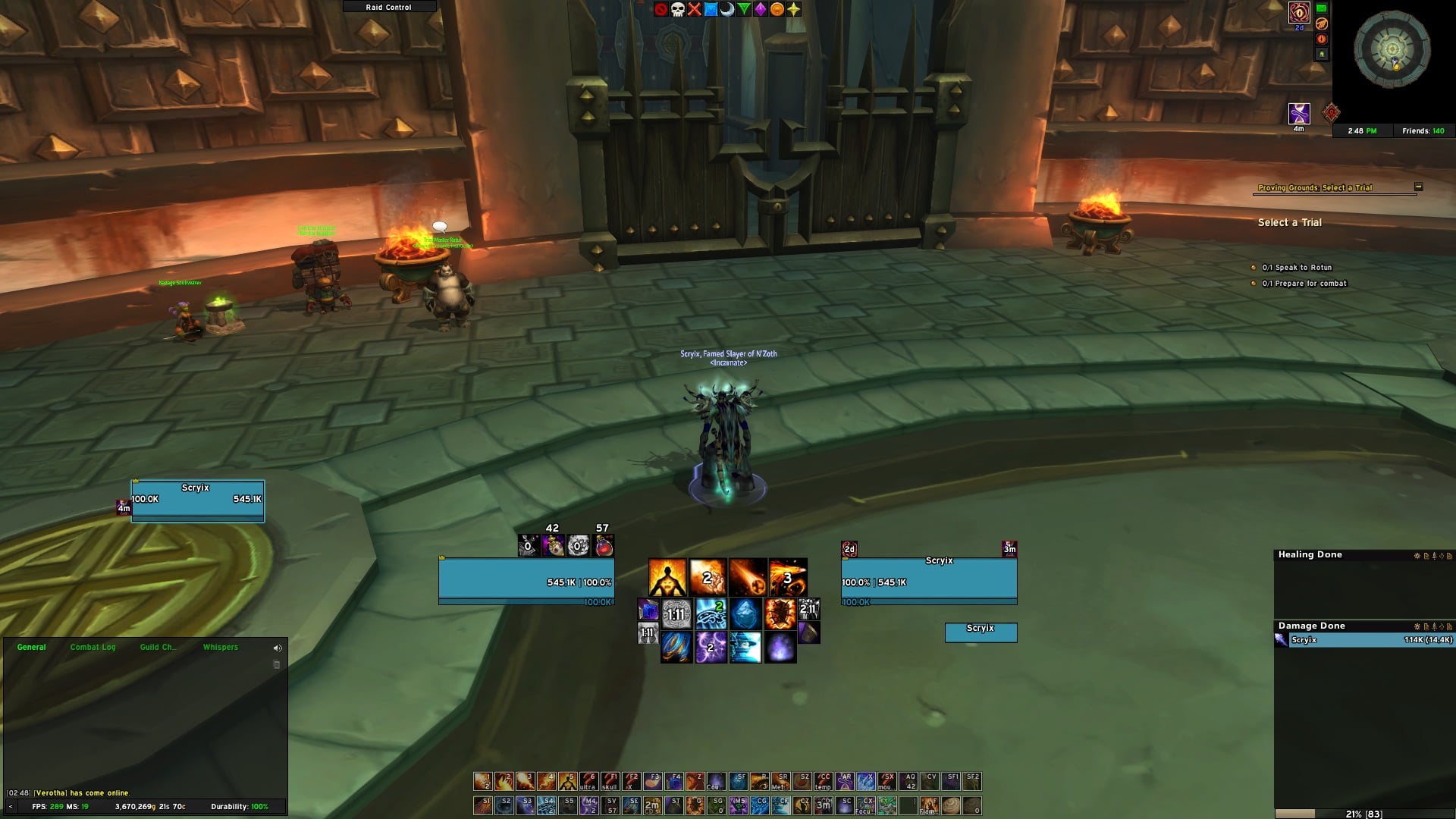Open the Friends list panel
The width and height of the screenshot is (1456, 819).
pyautogui.click(x=1423, y=131)
